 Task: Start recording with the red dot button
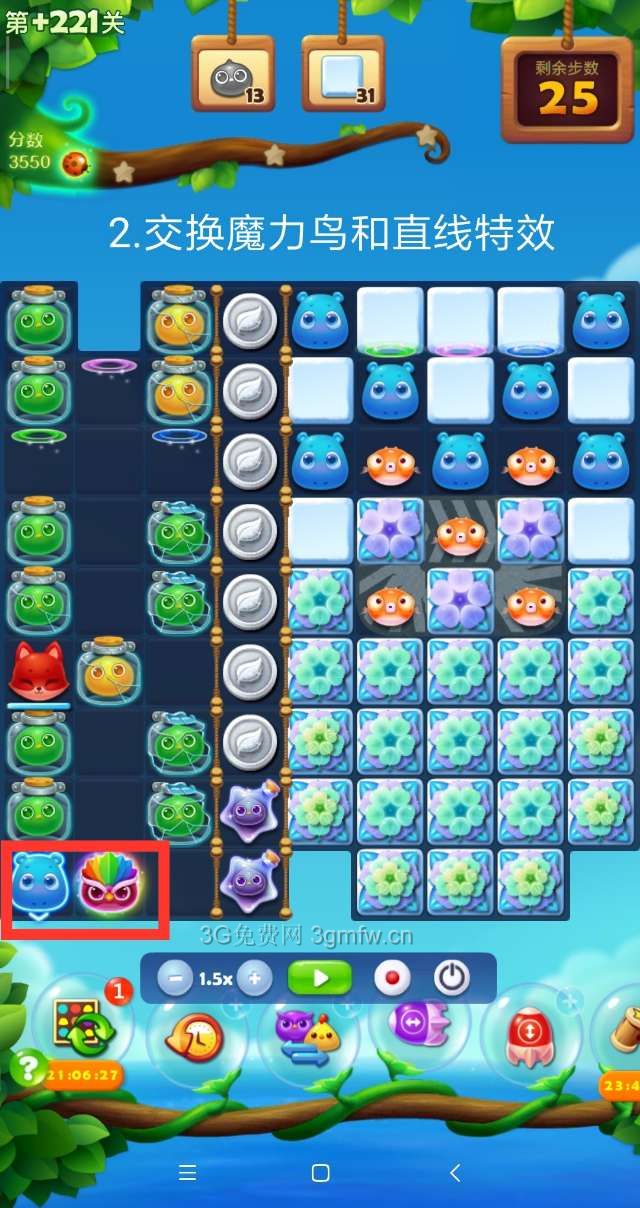click(x=392, y=978)
